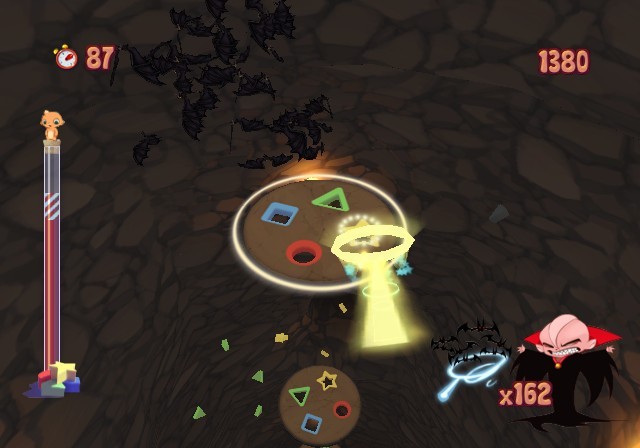Click the orange creature atop the progress tube
640x448 pixels.
[x=50, y=125]
